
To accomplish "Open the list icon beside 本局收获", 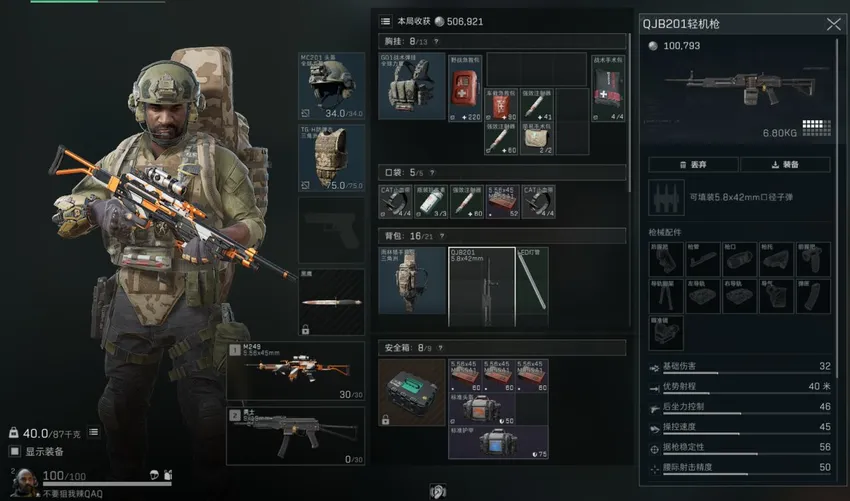I will (x=386, y=21).
